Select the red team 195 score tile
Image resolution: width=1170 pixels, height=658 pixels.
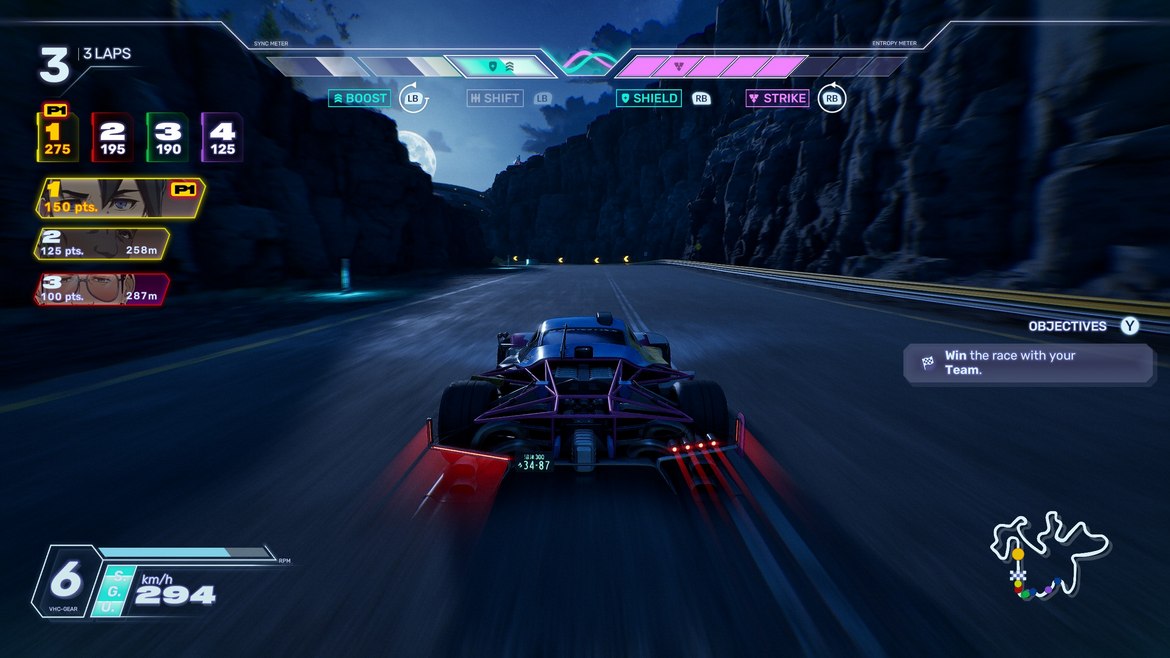pos(112,138)
